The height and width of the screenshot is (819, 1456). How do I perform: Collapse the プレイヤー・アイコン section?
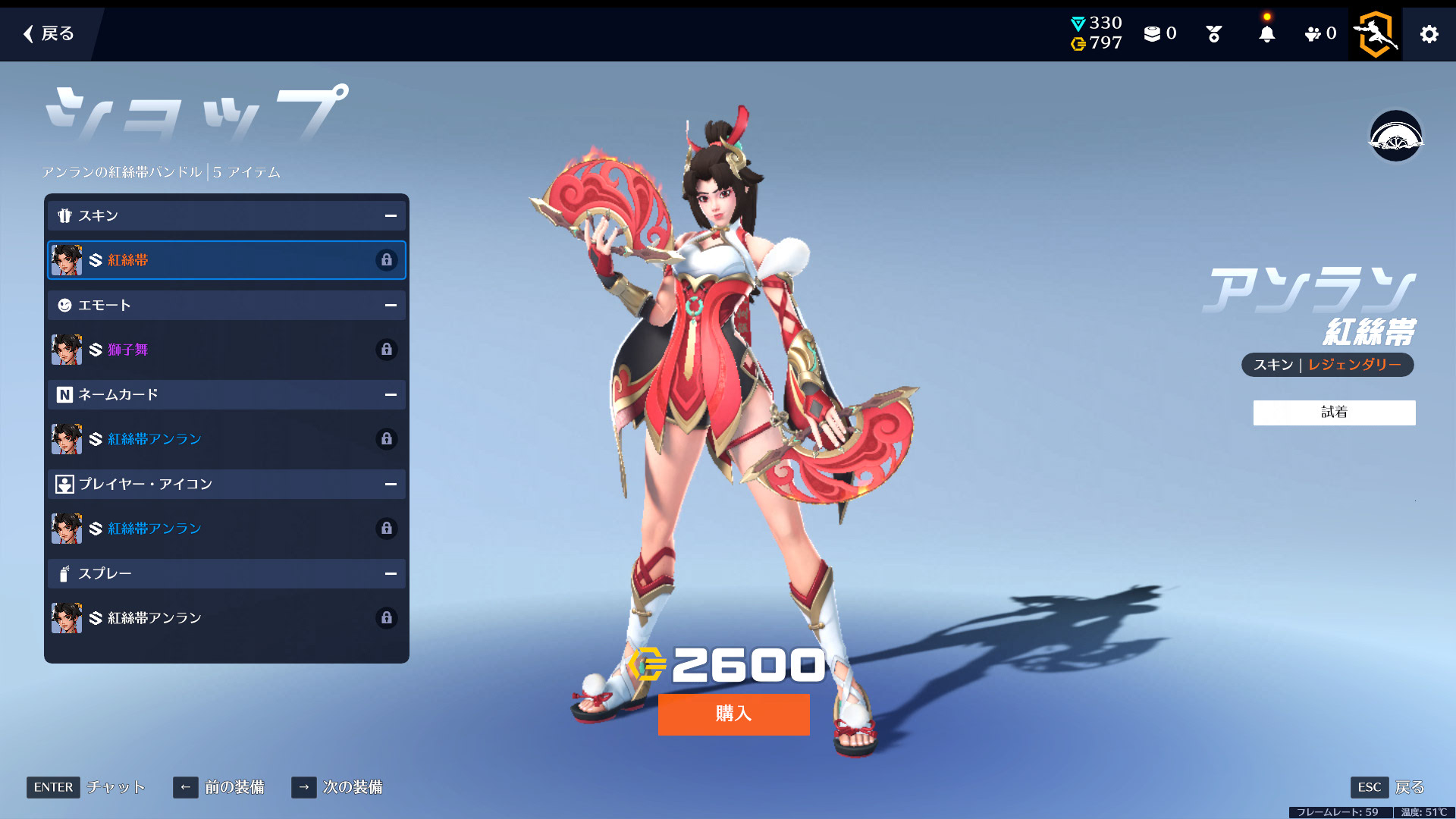pos(391,485)
